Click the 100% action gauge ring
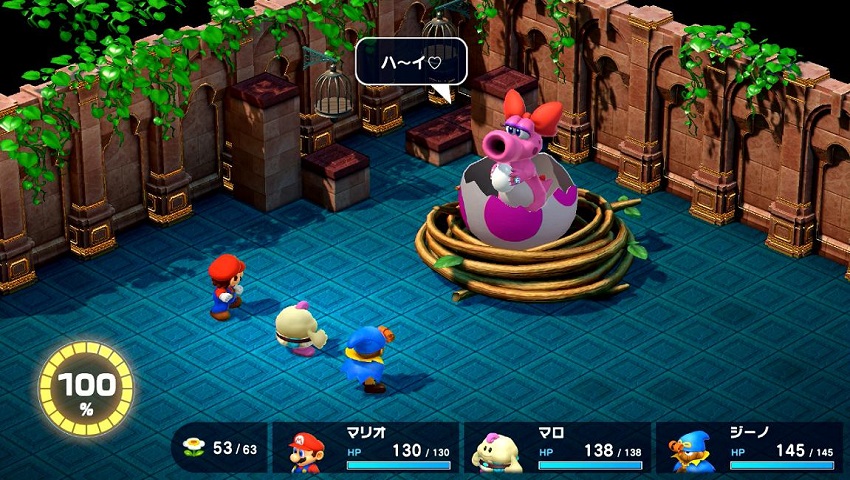Screen dimensions: 850x480 [86, 389]
